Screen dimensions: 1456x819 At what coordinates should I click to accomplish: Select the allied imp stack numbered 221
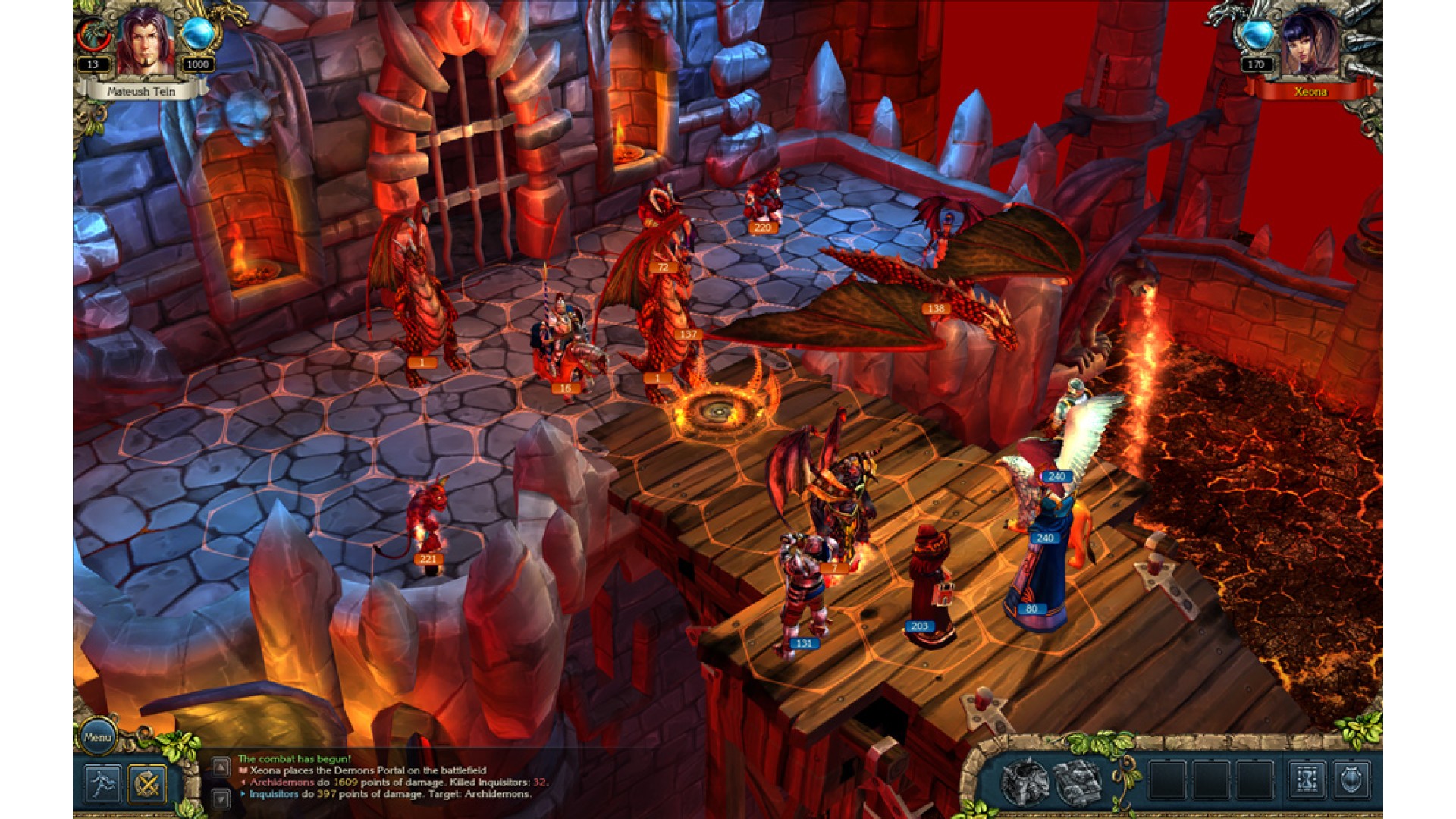(x=426, y=523)
